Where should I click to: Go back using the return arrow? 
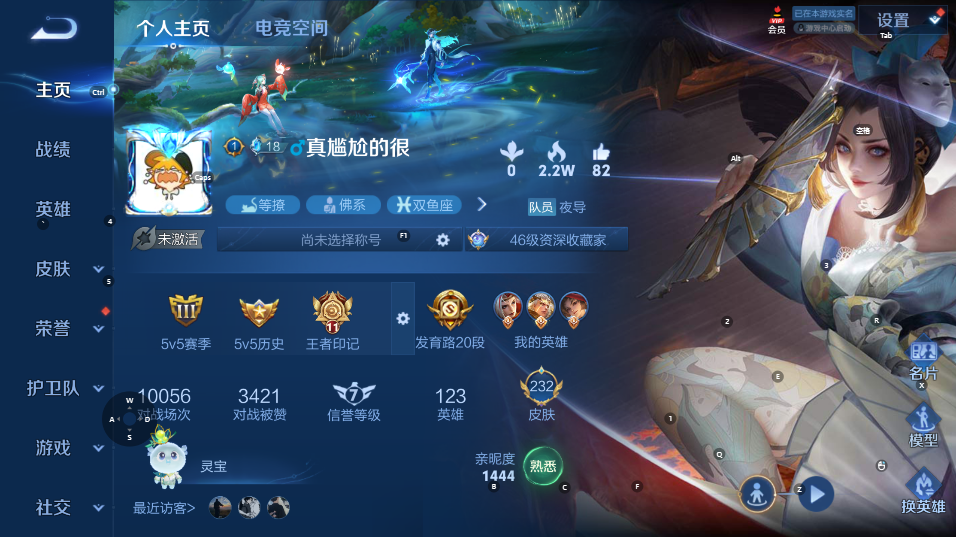pos(53,29)
